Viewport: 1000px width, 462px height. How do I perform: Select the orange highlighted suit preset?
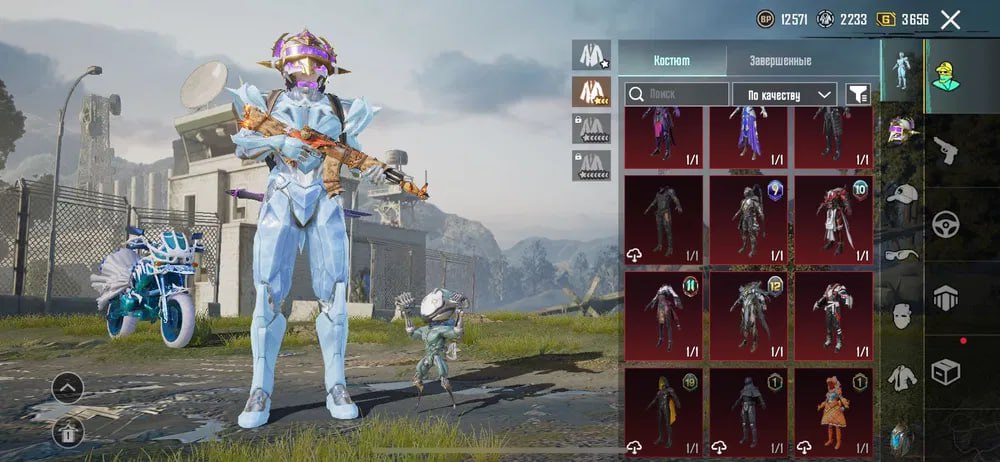point(591,92)
